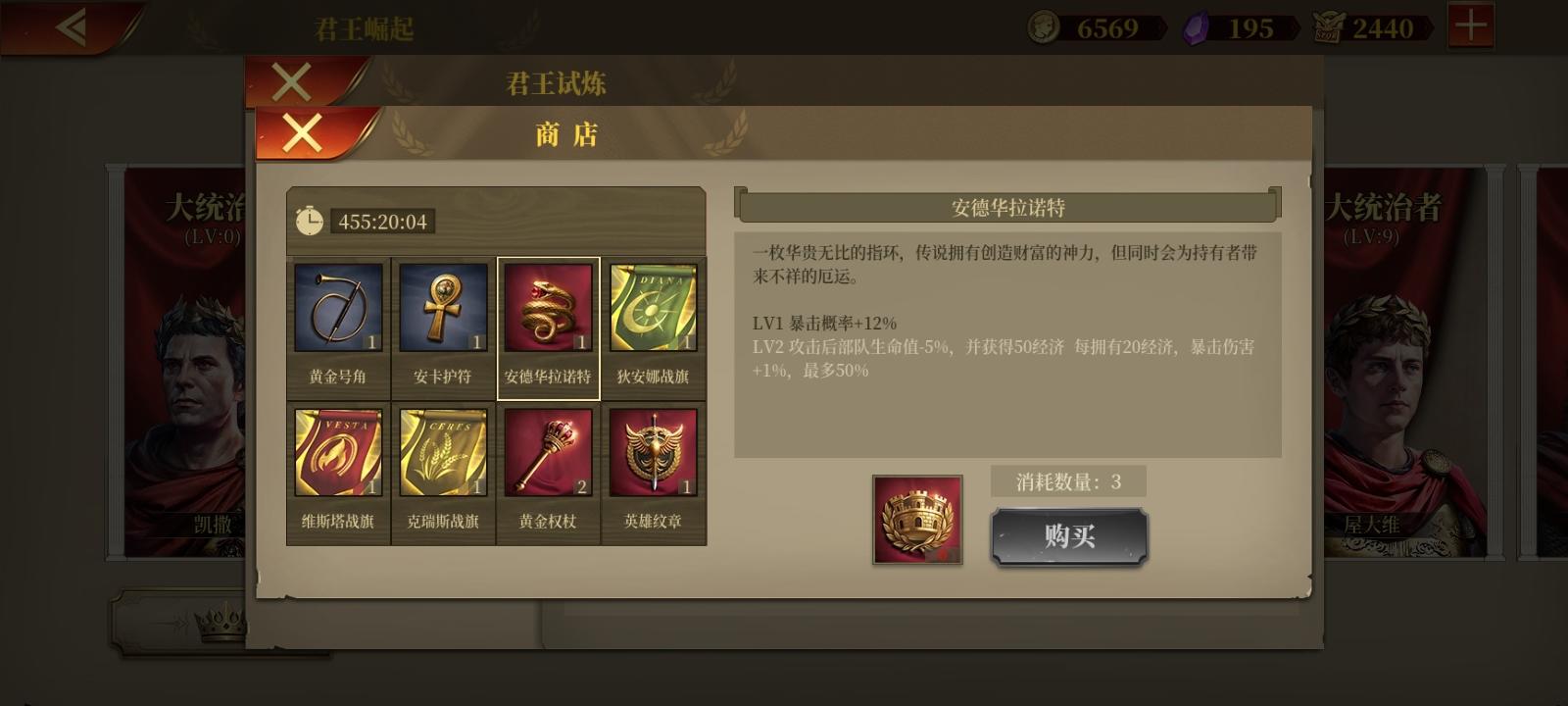
Task: Click the laurel medallion cost icon
Action: (x=917, y=520)
